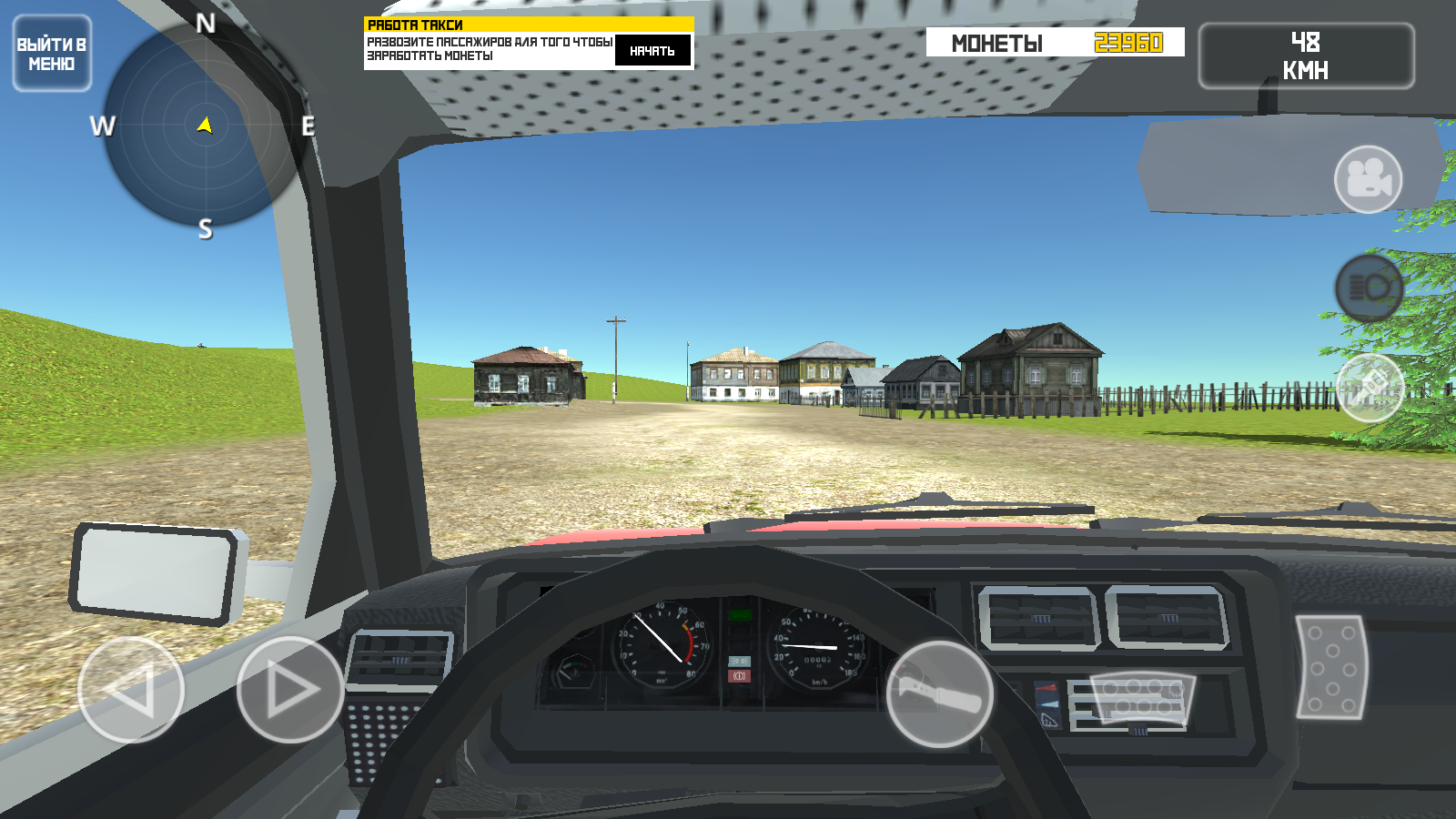Viewport: 1456px width, 819px height.
Task: Select ВЫЙТИ В МЕНЮ in the corner
Action: (x=51, y=50)
